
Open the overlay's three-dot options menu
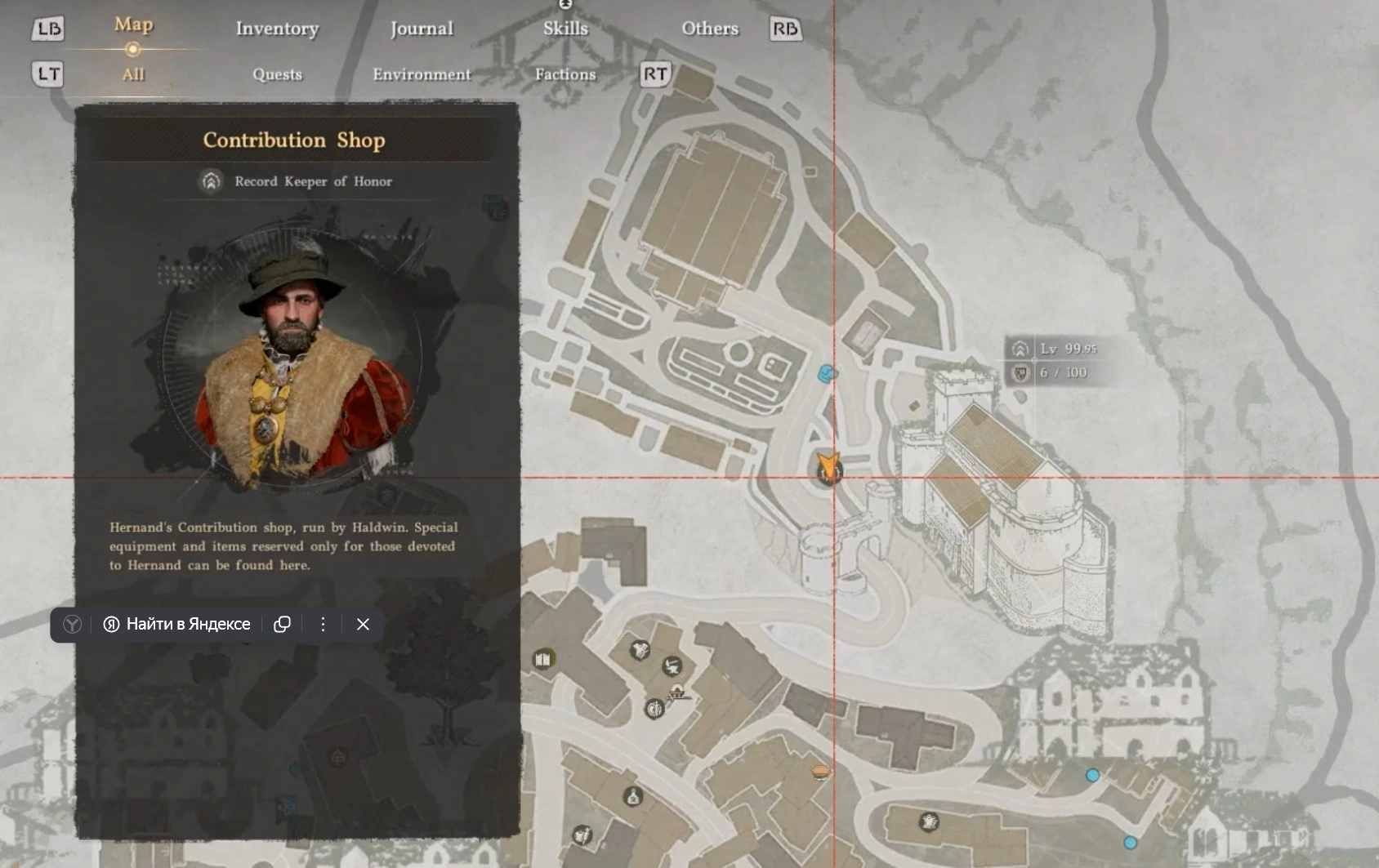[x=323, y=625]
